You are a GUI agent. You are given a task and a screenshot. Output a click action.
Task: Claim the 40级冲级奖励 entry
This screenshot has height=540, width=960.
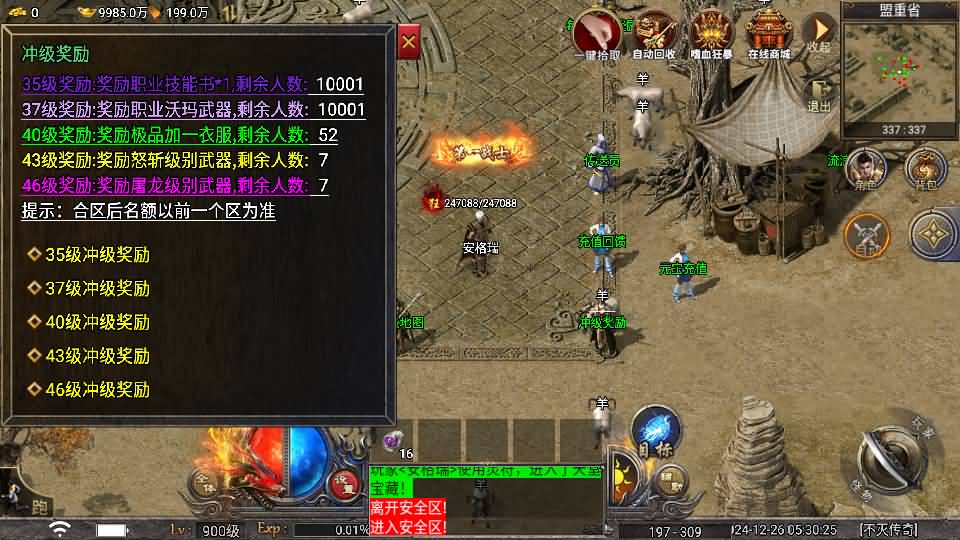(97, 322)
